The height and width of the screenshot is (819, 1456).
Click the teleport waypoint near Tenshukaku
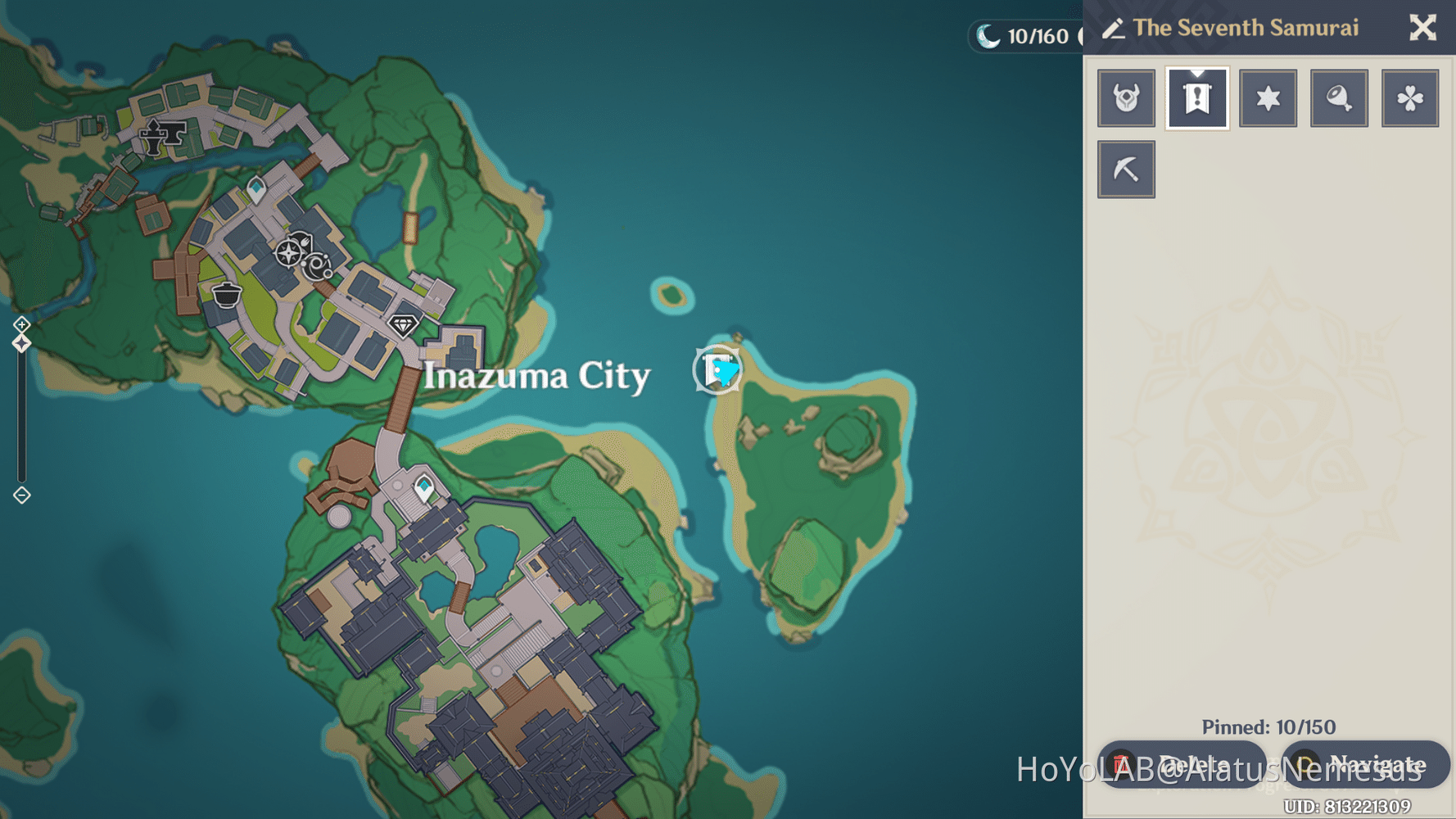pyautogui.click(x=423, y=486)
